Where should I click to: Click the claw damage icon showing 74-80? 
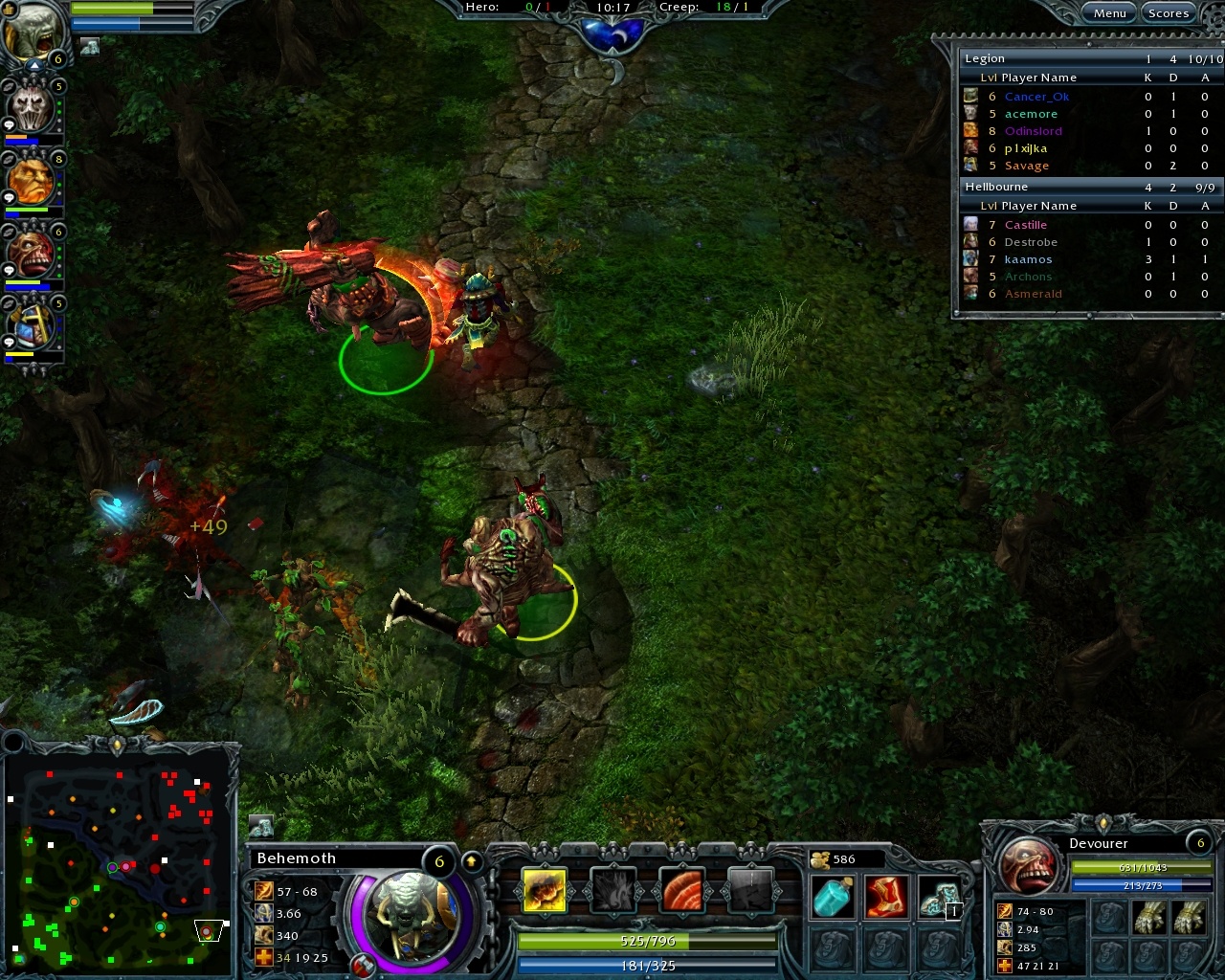1004,912
